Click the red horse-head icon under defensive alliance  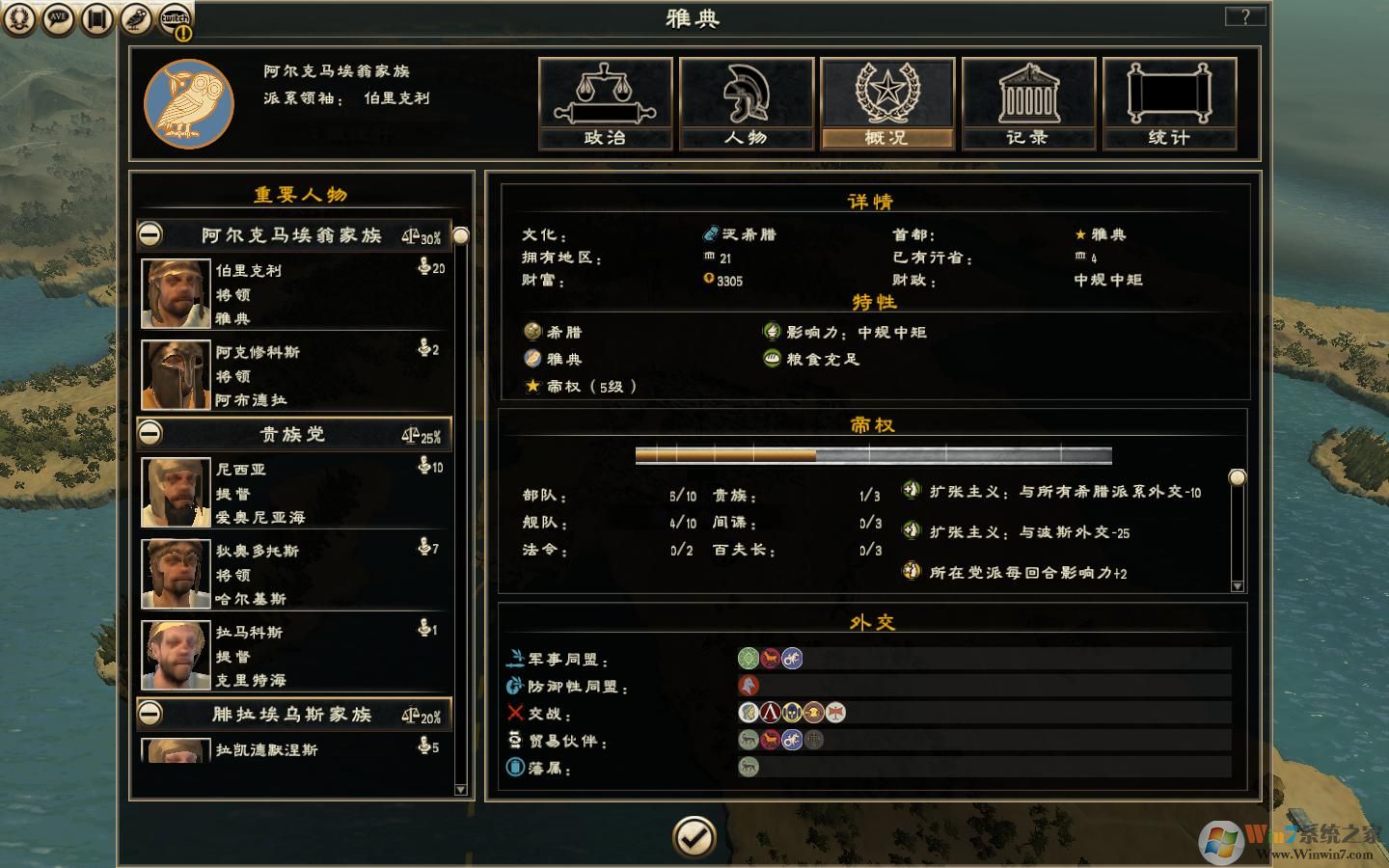pyautogui.click(x=748, y=686)
